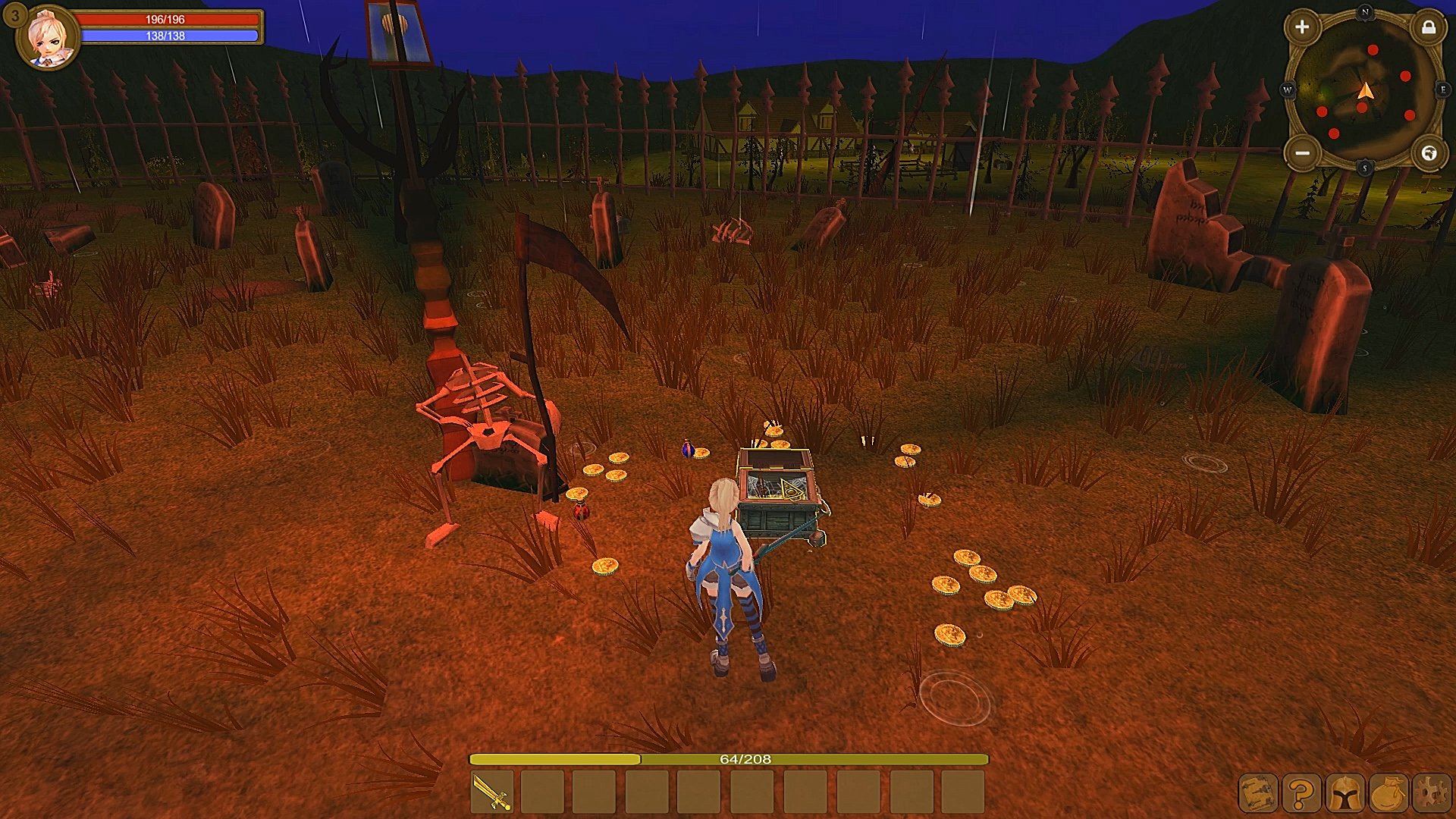
Task: Zoom out the minimap with the minus button
Action: pos(1301,152)
